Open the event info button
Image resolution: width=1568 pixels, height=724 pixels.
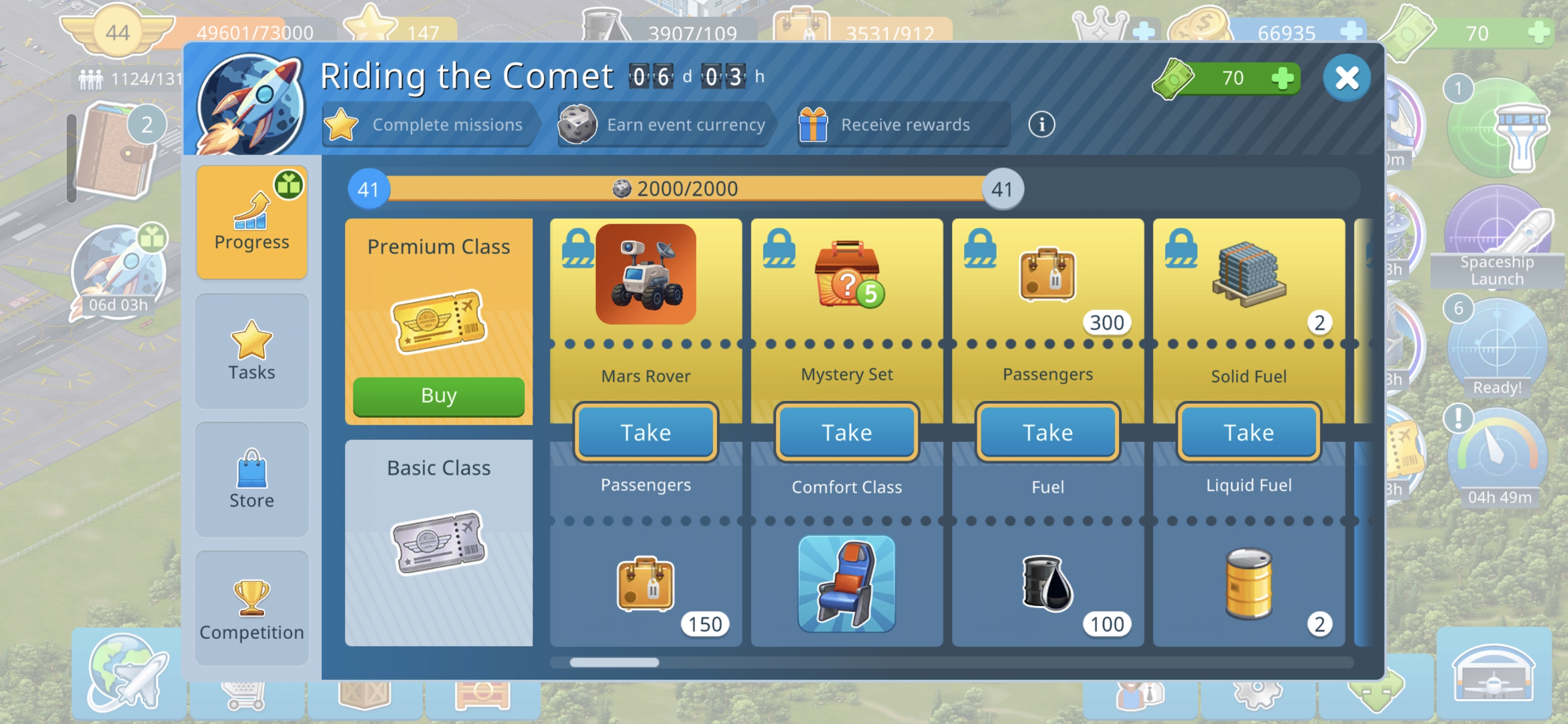(1041, 125)
